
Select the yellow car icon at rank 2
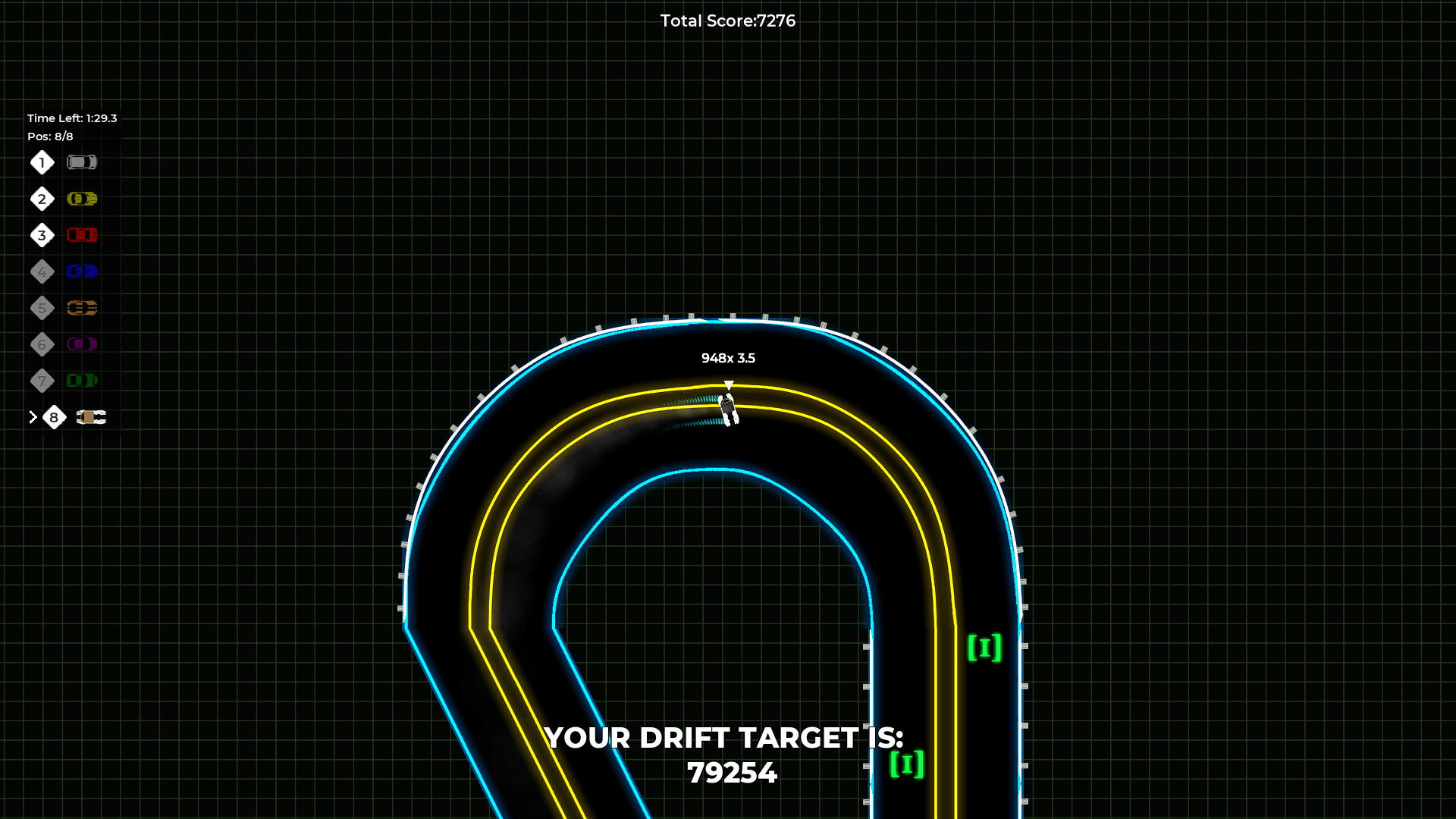click(81, 199)
